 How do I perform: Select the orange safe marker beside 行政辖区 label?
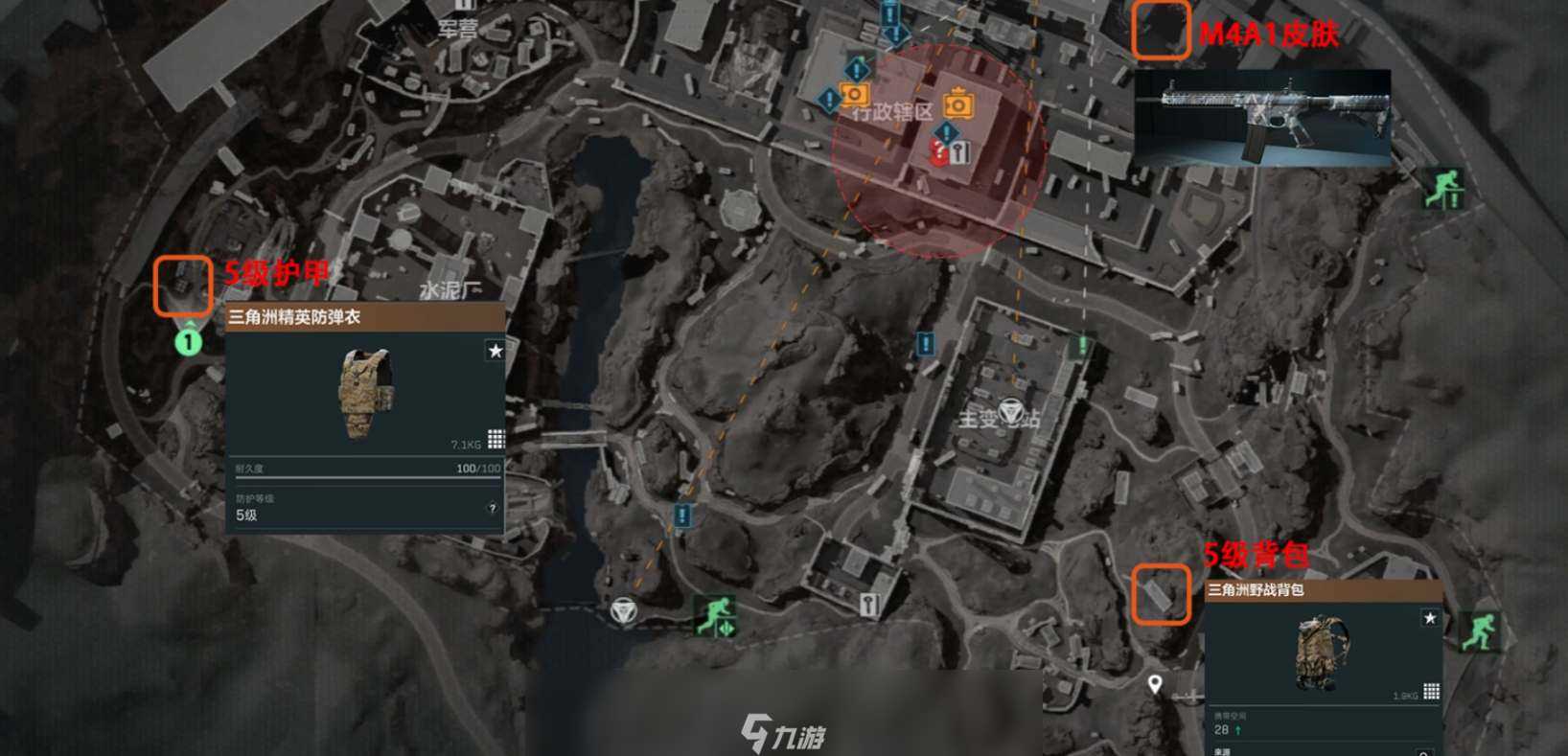pos(854,95)
